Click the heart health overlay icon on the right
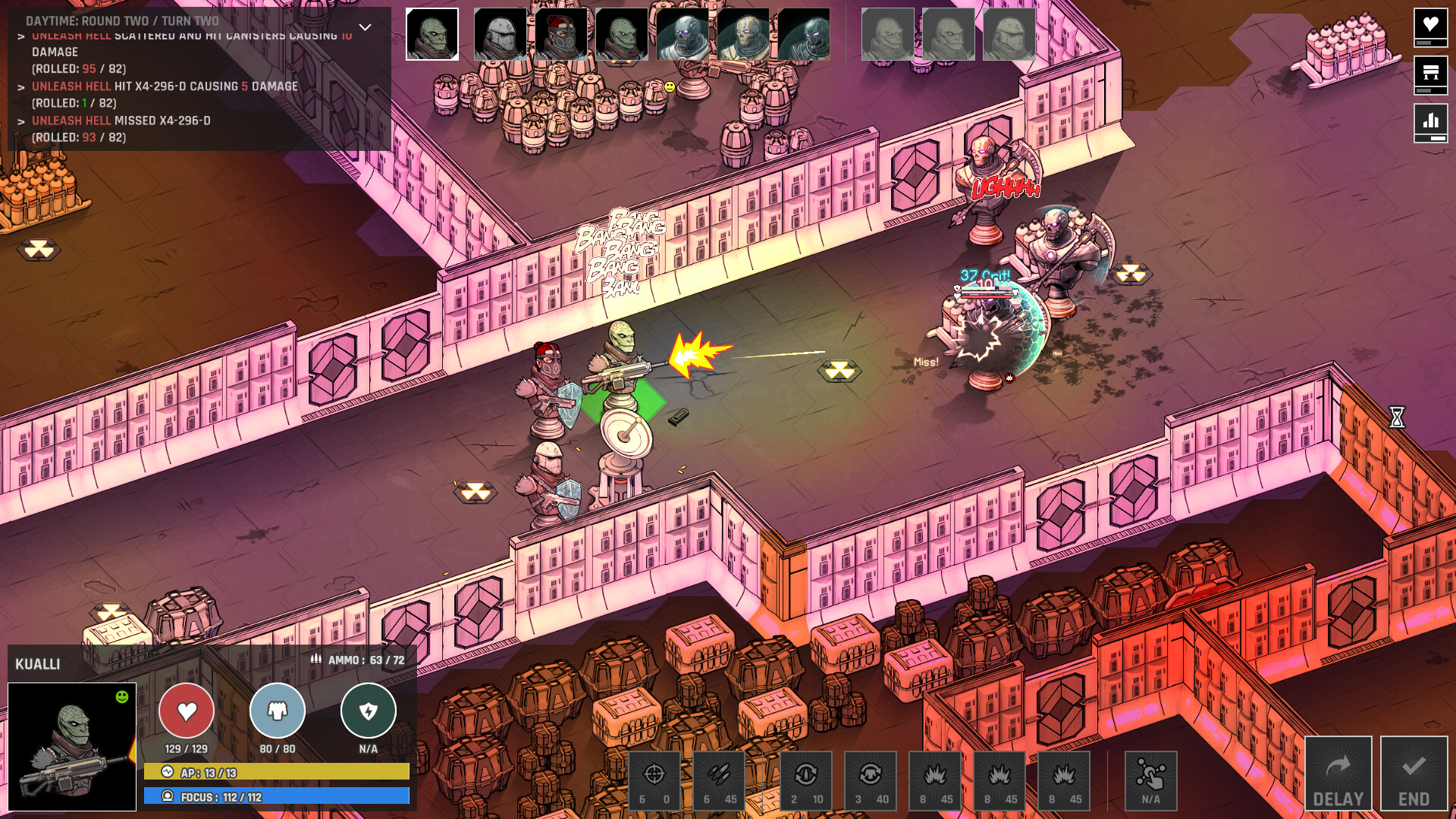The height and width of the screenshot is (819, 1456). [x=1431, y=28]
